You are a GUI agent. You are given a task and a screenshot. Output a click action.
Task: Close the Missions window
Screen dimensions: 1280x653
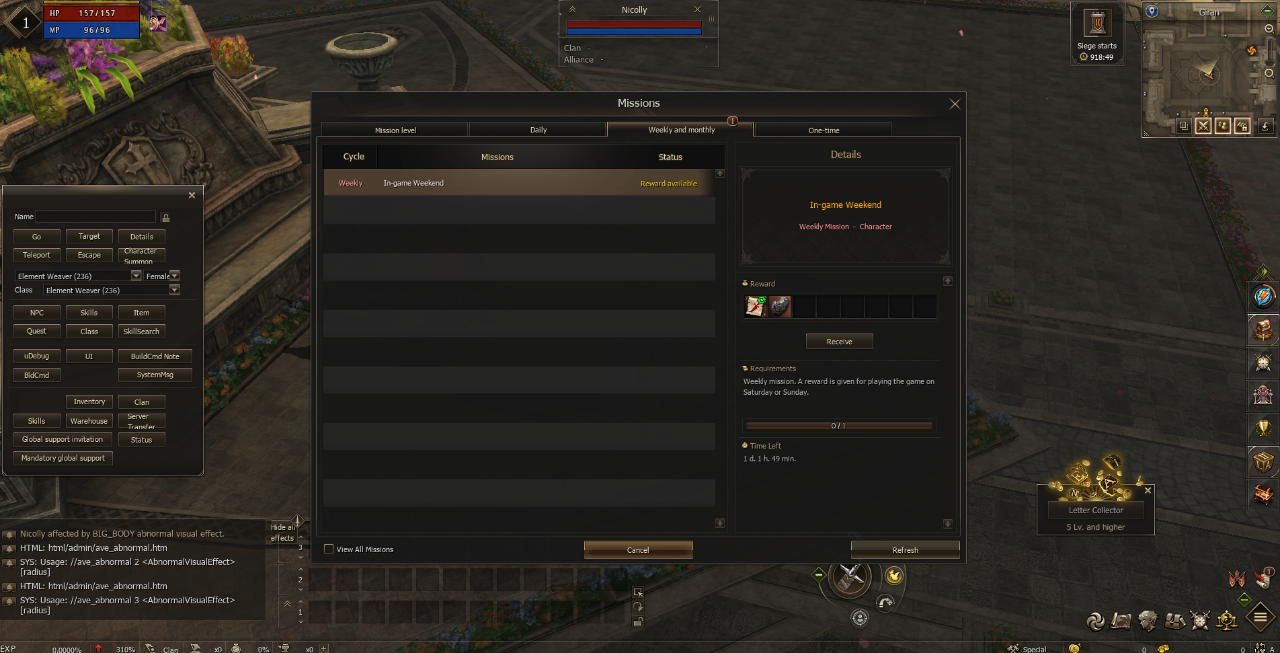[954, 104]
